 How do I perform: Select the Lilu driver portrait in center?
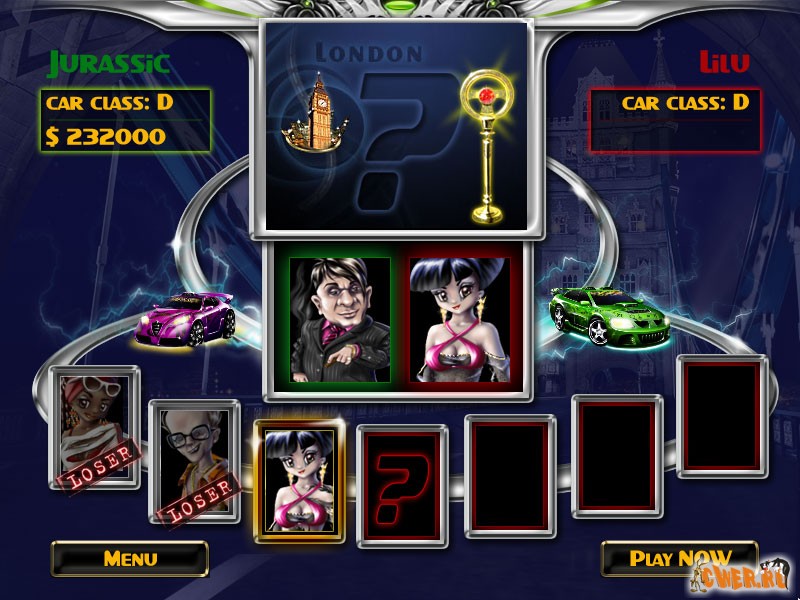[459, 319]
